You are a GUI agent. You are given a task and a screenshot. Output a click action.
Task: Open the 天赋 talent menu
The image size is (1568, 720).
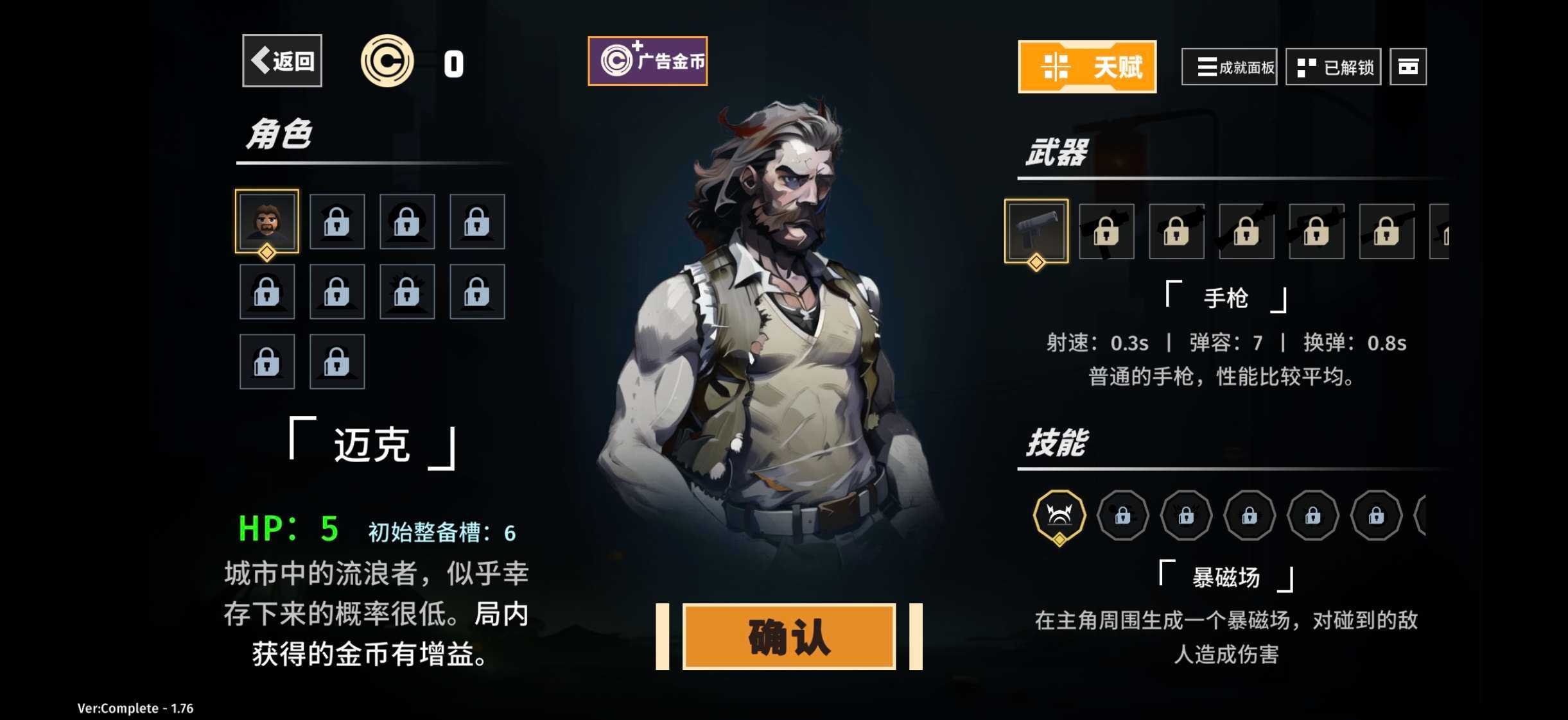click(1086, 67)
